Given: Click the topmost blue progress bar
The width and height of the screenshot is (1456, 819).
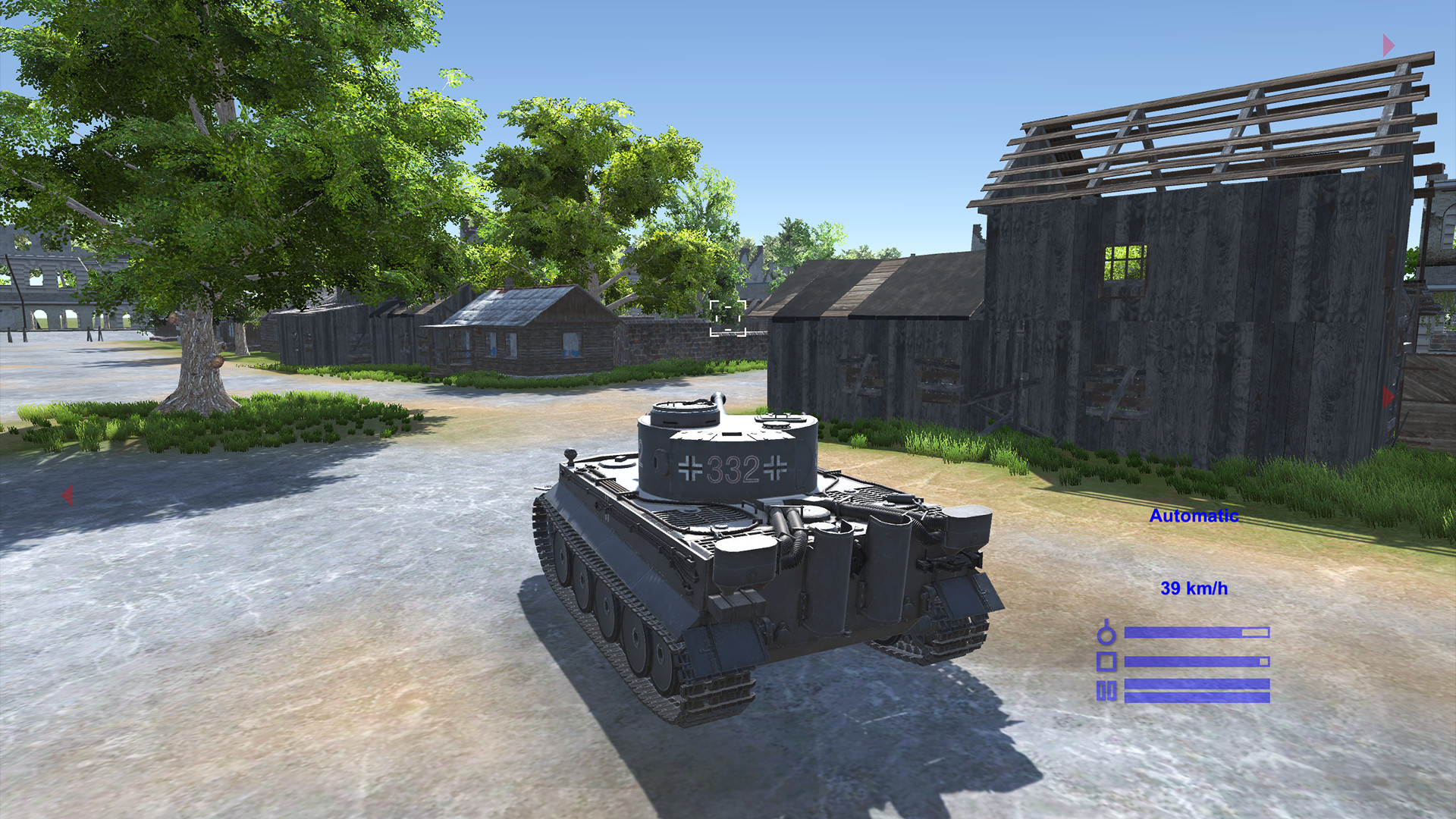Looking at the screenshot, I should pyautogui.click(x=1197, y=632).
